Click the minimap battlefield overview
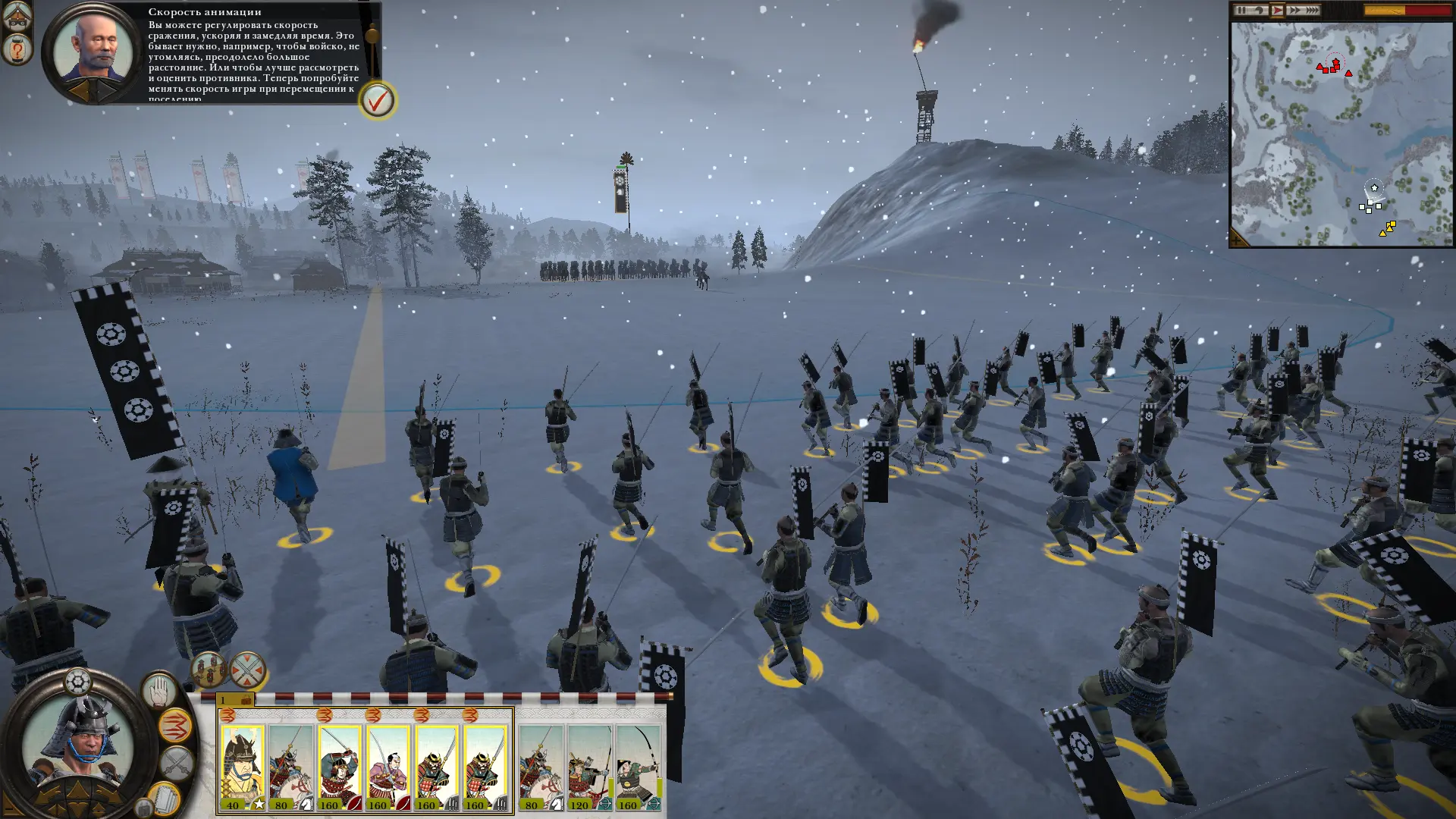 1341,133
